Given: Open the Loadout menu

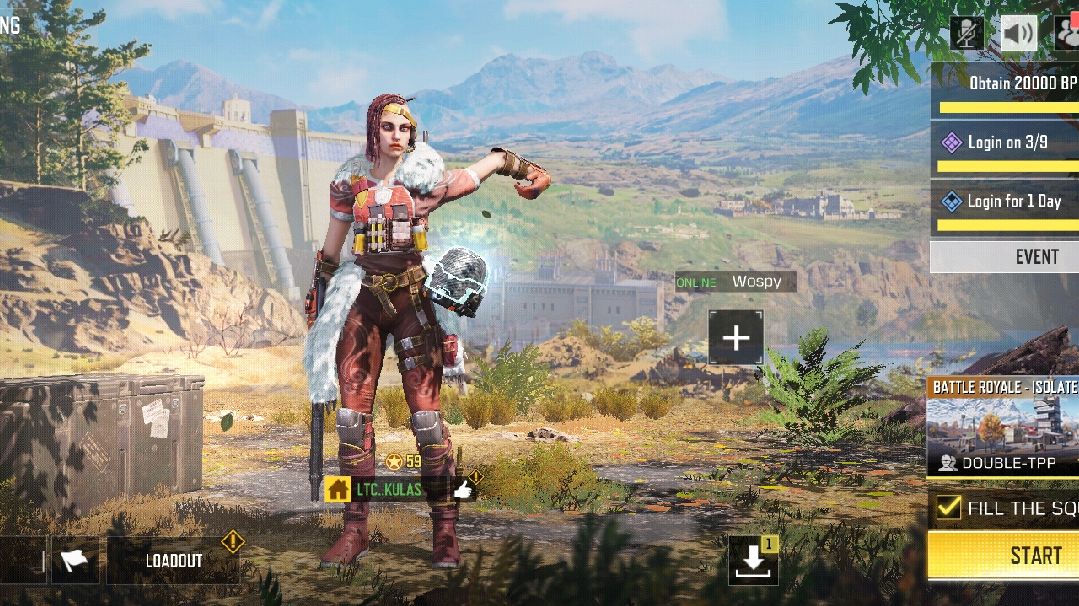Looking at the screenshot, I should click(x=174, y=561).
